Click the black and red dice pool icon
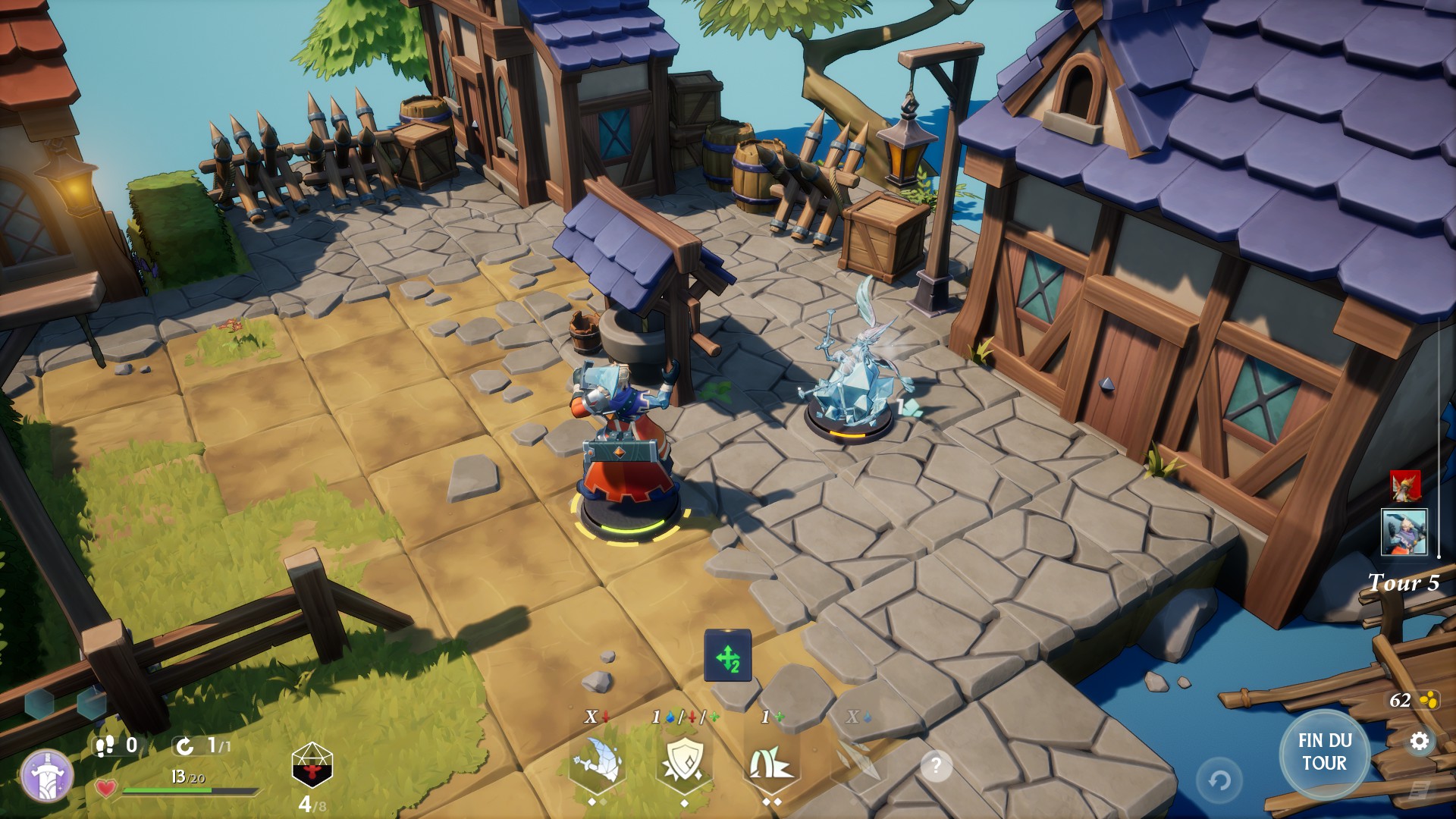 pyautogui.click(x=312, y=765)
